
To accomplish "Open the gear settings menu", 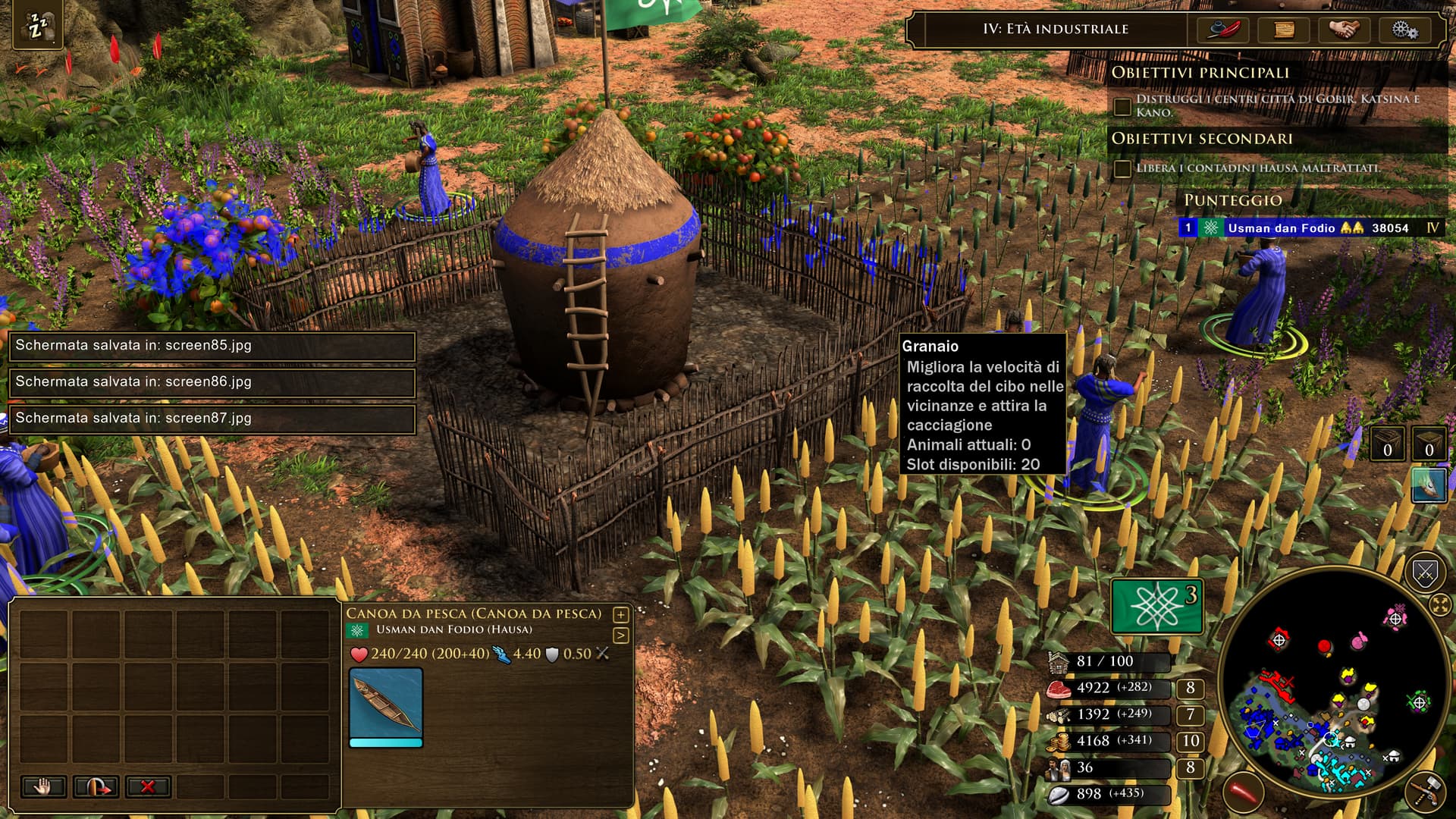I will (x=1404, y=30).
